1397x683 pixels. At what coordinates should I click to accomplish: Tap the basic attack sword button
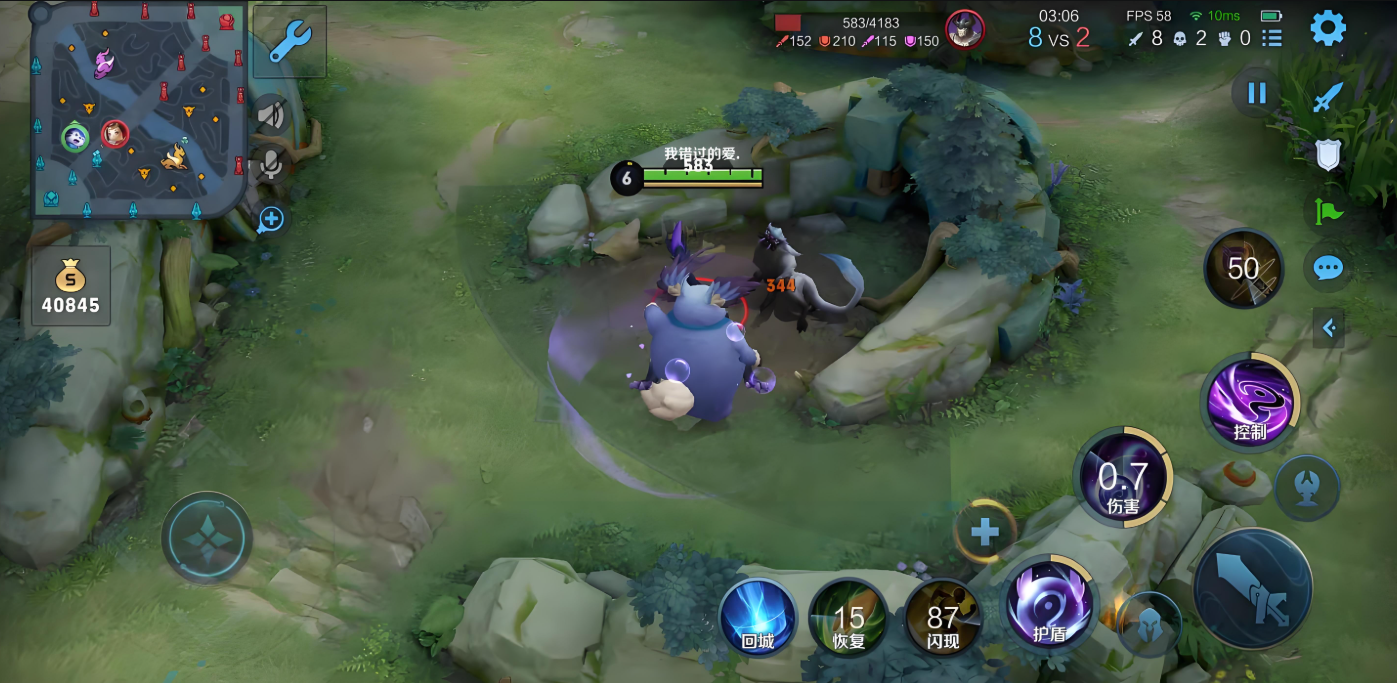[x=1252, y=588]
